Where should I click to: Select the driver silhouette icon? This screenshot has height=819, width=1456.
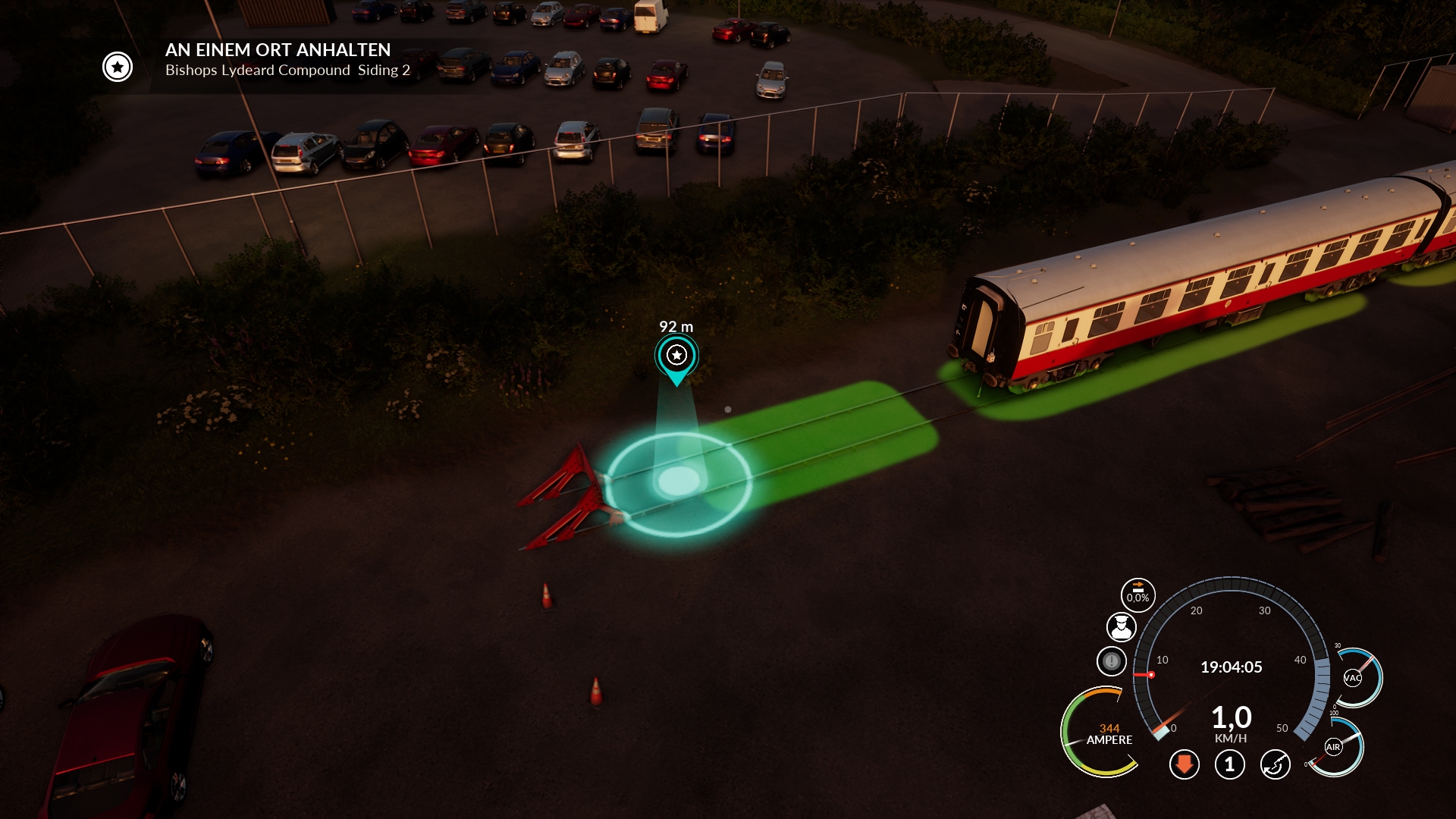point(1121,627)
